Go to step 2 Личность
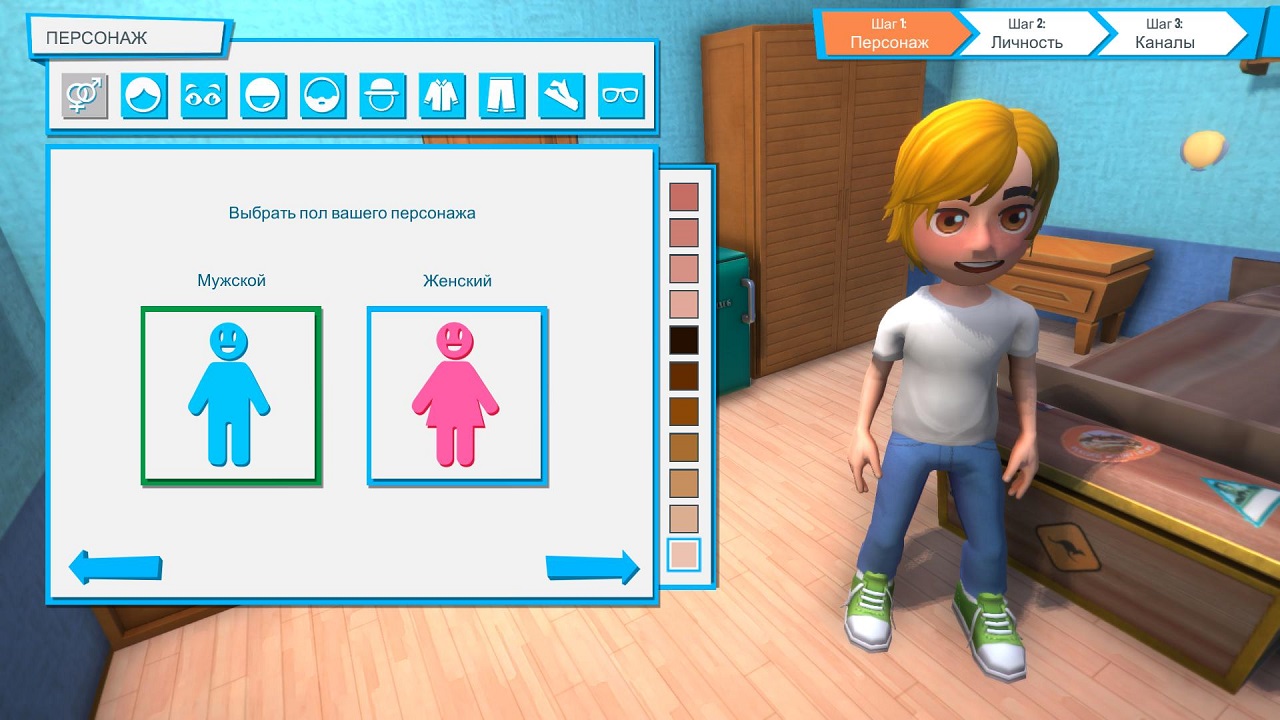Screen dimensions: 1280x720 tap(1027, 34)
